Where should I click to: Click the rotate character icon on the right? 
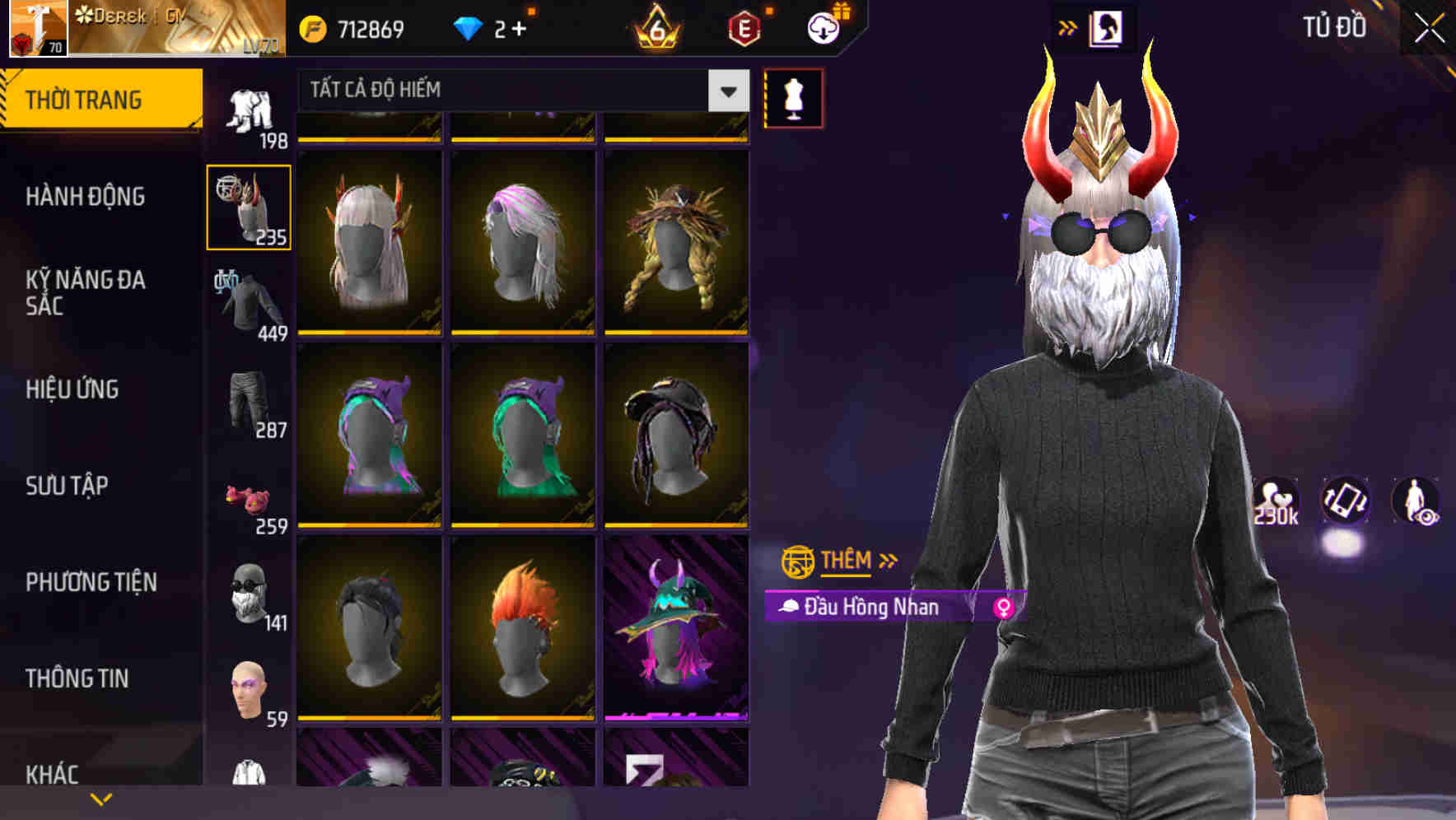pos(1345,502)
